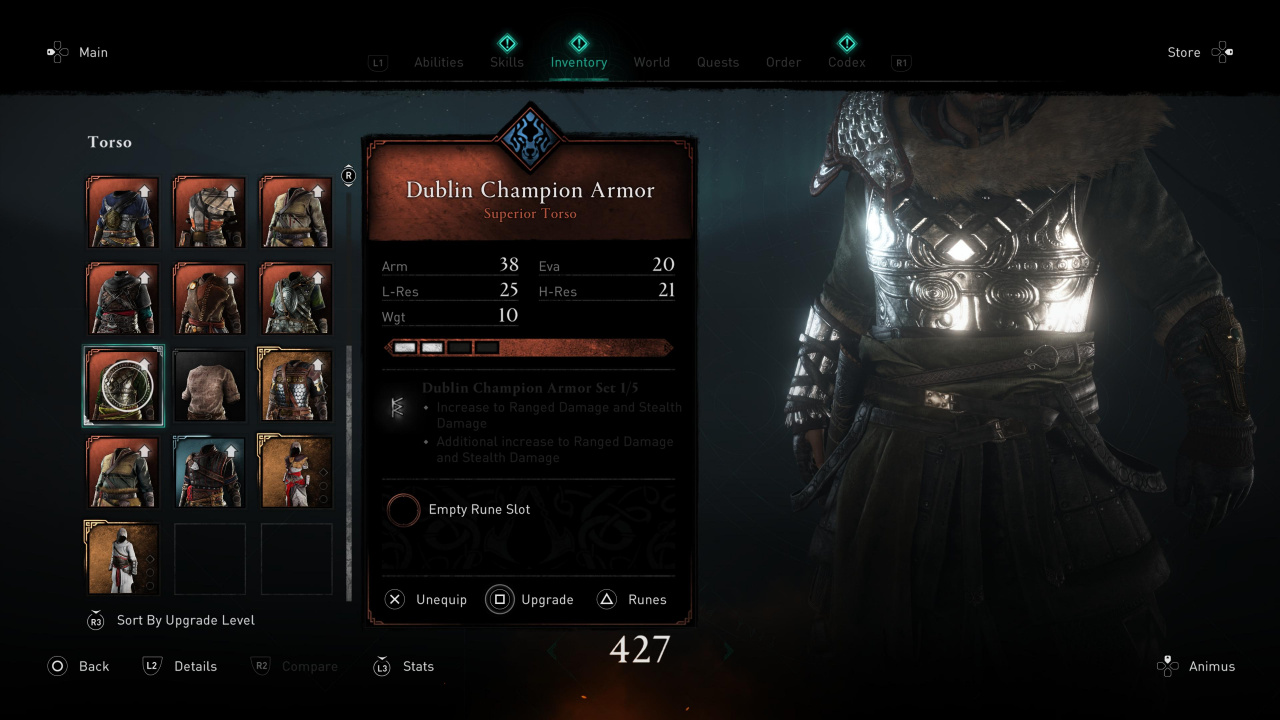Select the scale-mail torso with gold frame
The image size is (1280, 720).
tap(296, 385)
